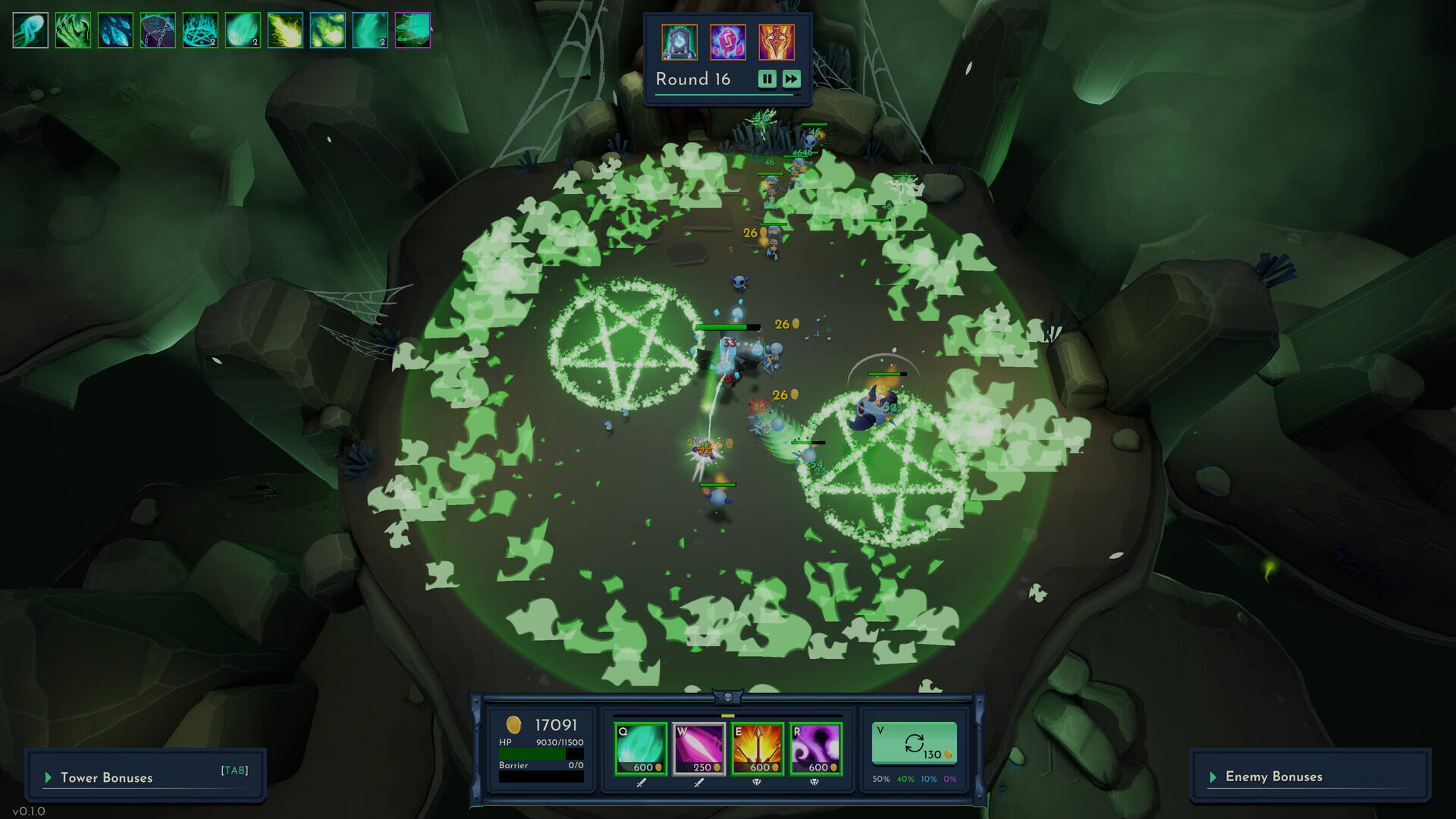
Task: Buy the Q teal orb ability for 600
Action: pos(641,748)
